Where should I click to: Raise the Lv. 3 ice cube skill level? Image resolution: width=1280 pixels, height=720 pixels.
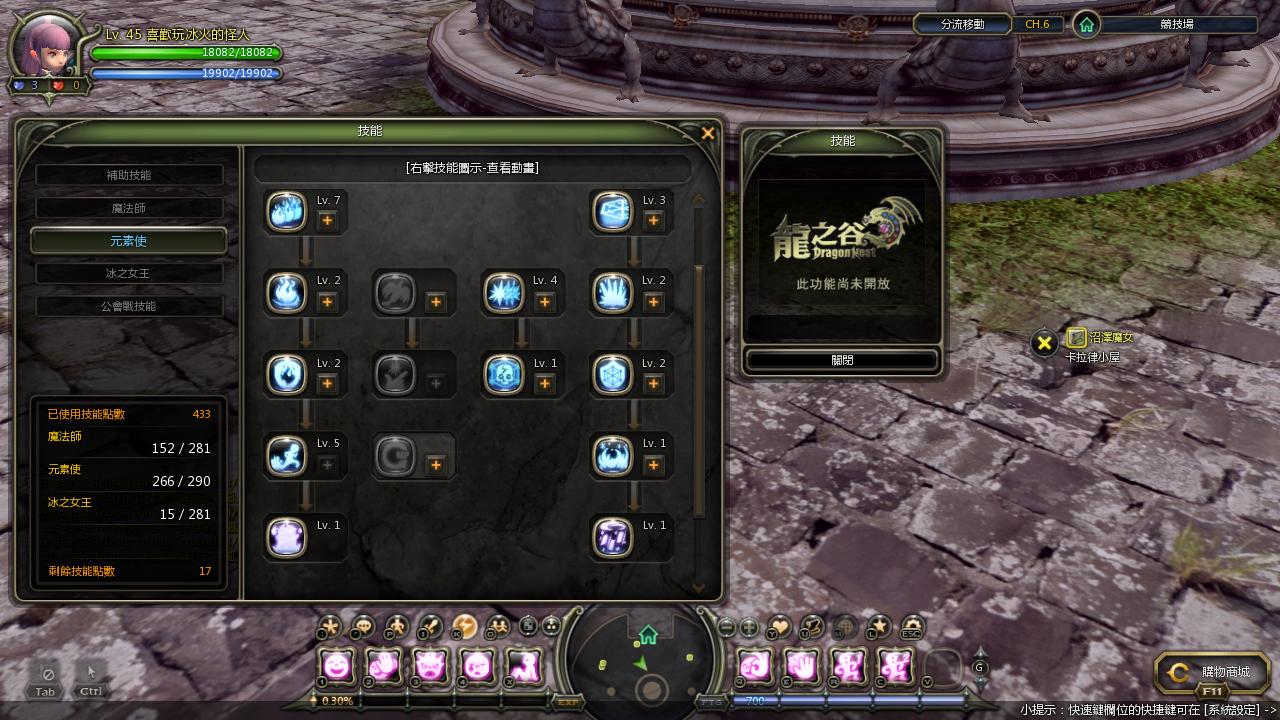coord(653,221)
